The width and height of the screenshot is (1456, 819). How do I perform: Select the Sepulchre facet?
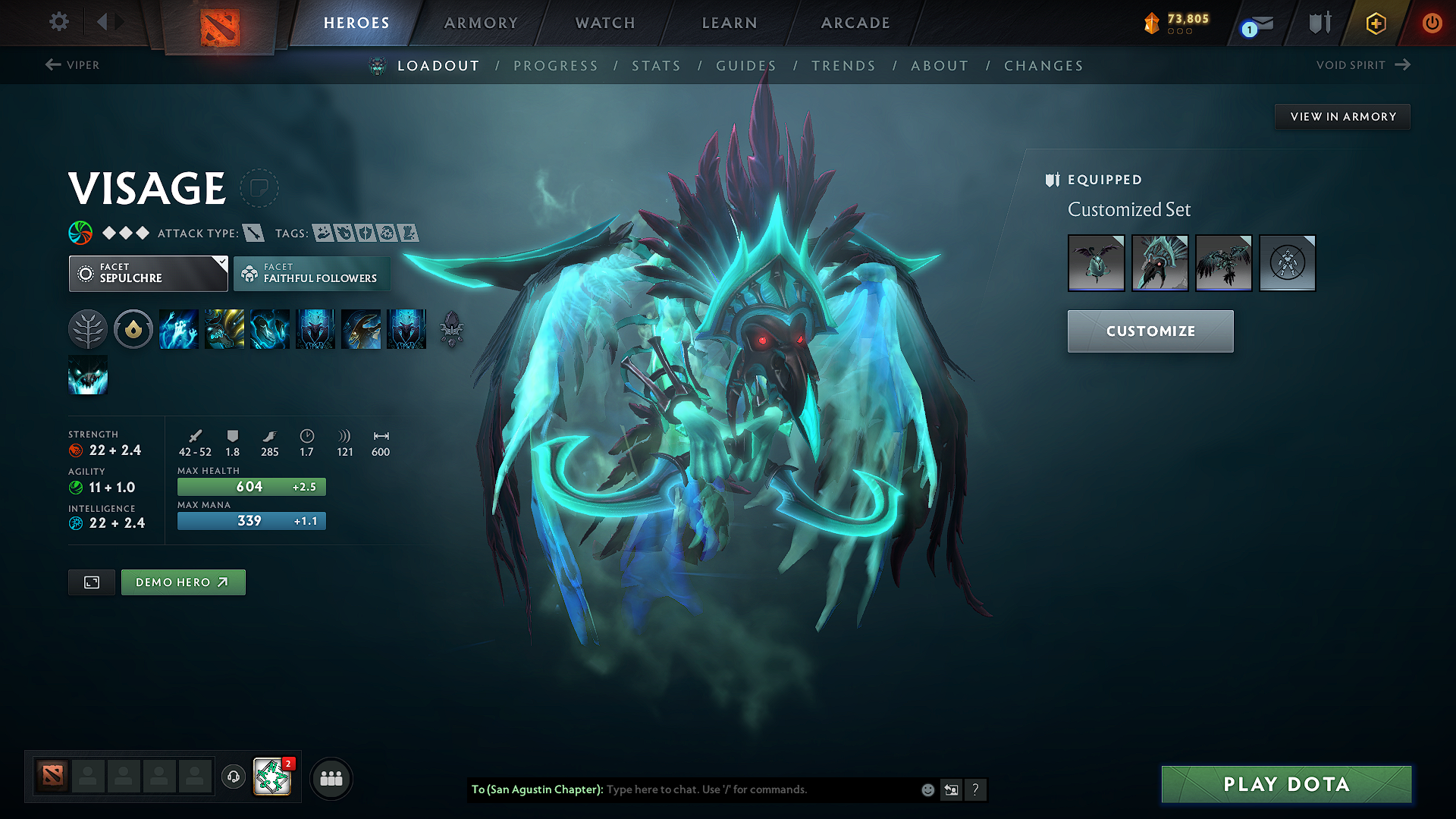[x=148, y=273]
